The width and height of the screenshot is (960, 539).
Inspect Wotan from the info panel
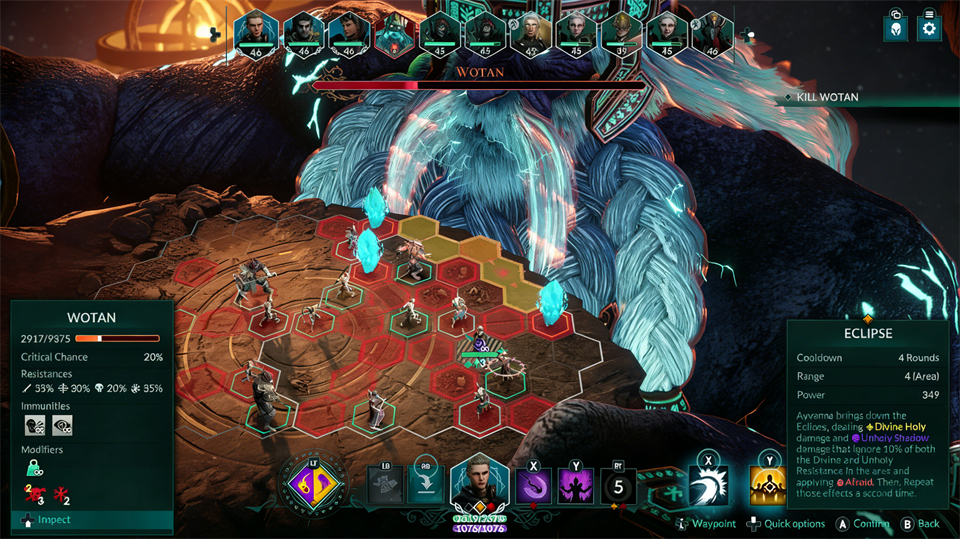click(91, 318)
